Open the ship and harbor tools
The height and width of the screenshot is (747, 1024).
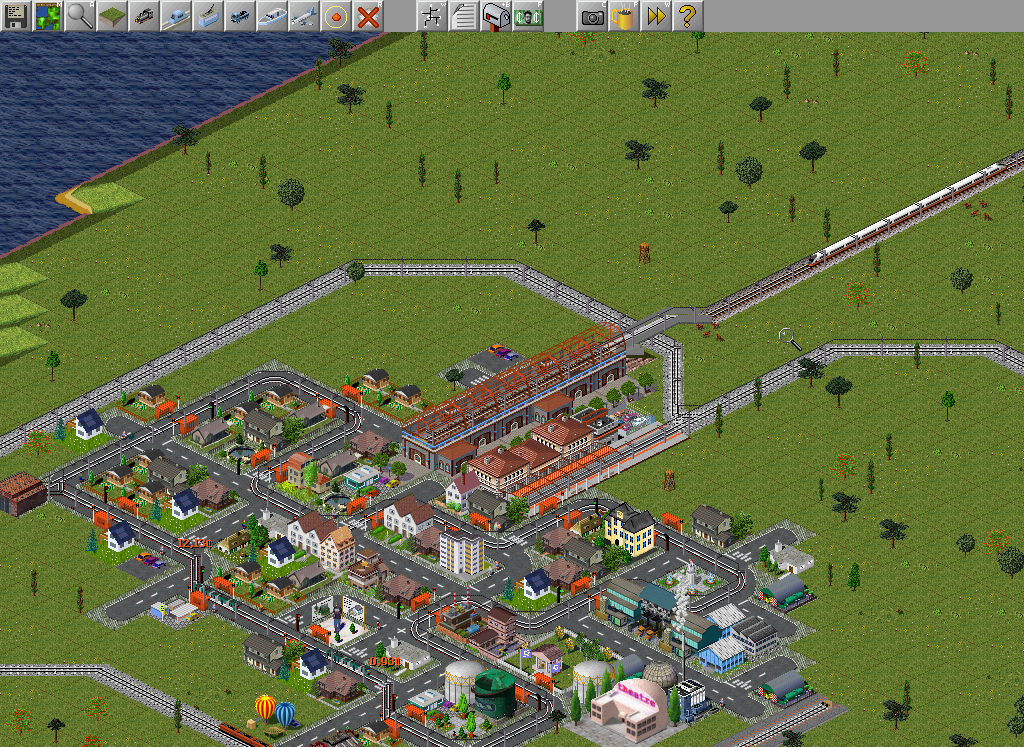[x=272, y=16]
